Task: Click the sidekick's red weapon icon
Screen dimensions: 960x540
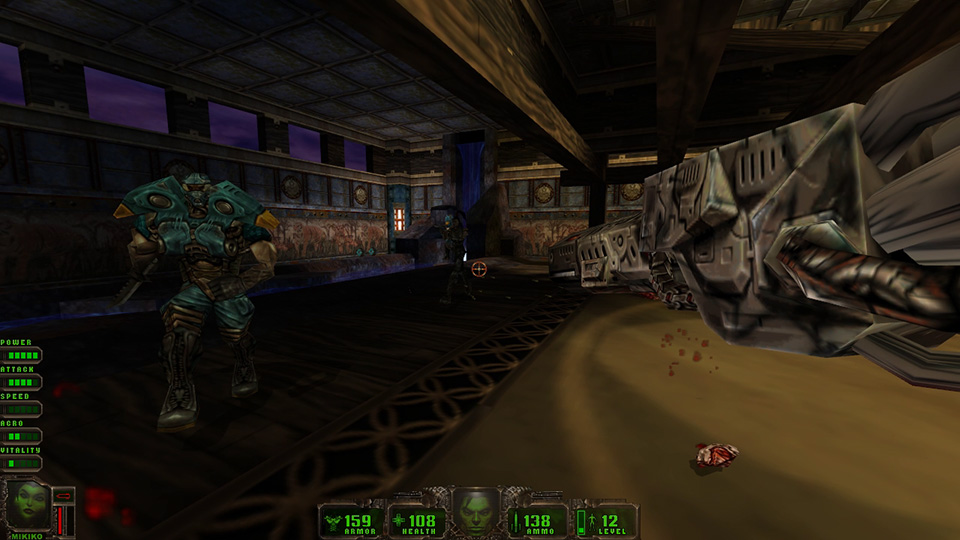Action: tap(64, 494)
